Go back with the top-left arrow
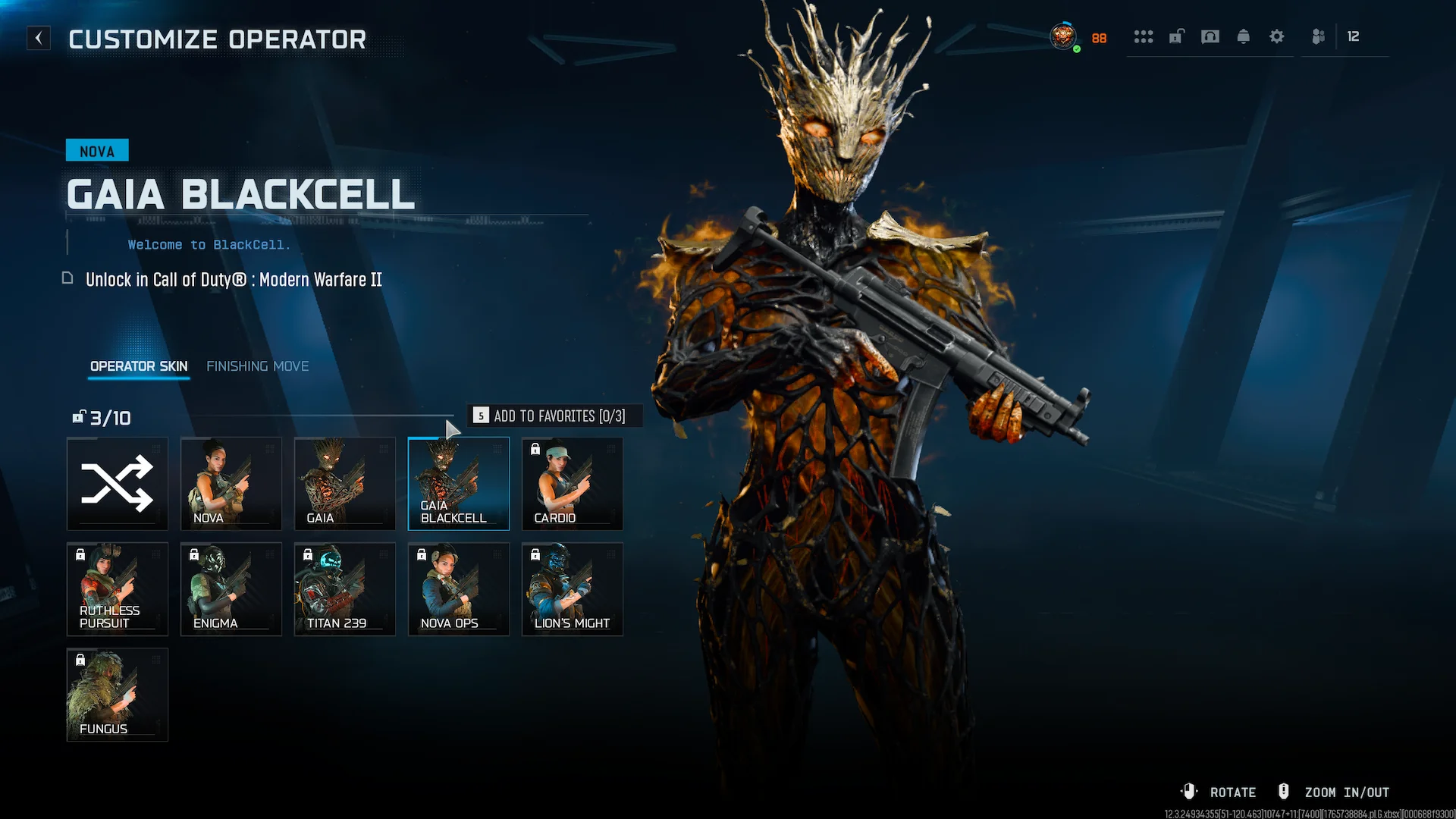Viewport: 1456px width, 819px height. (39, 38)
